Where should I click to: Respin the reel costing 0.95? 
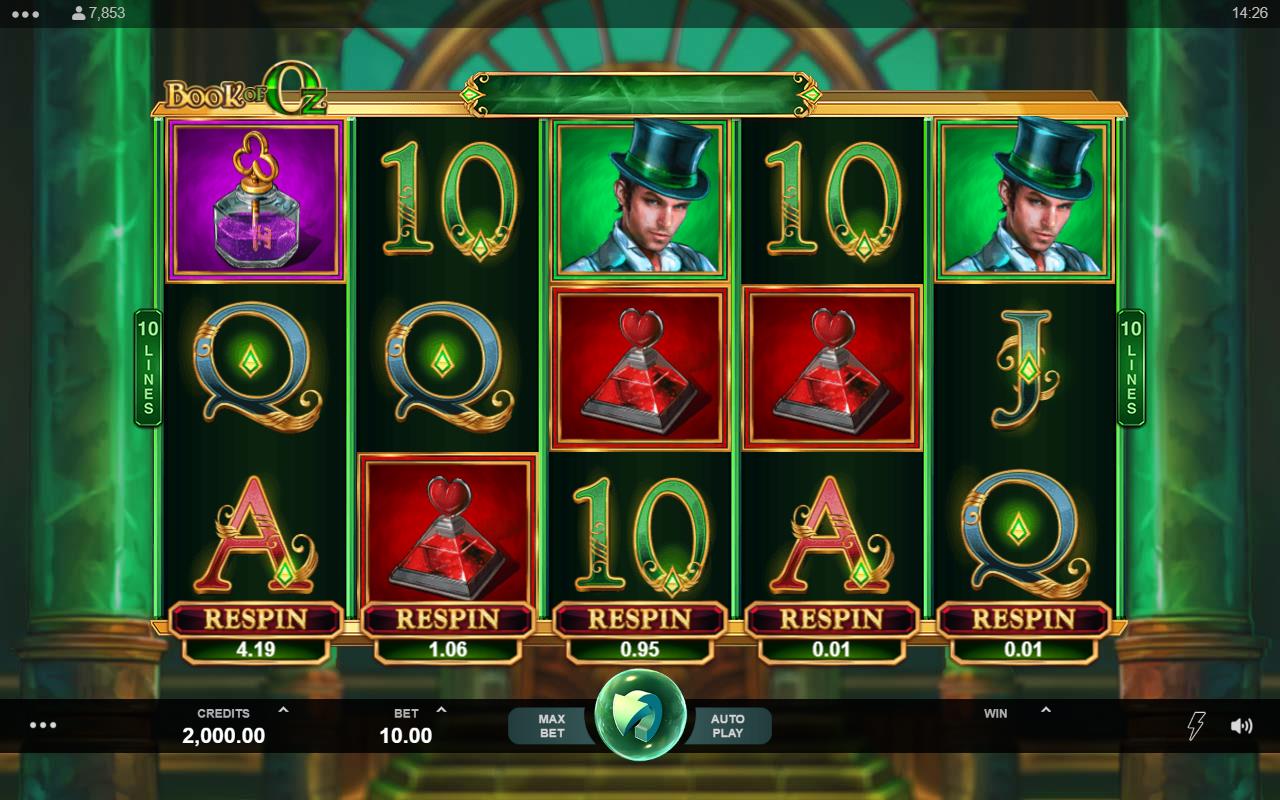[x=639, y=620]
